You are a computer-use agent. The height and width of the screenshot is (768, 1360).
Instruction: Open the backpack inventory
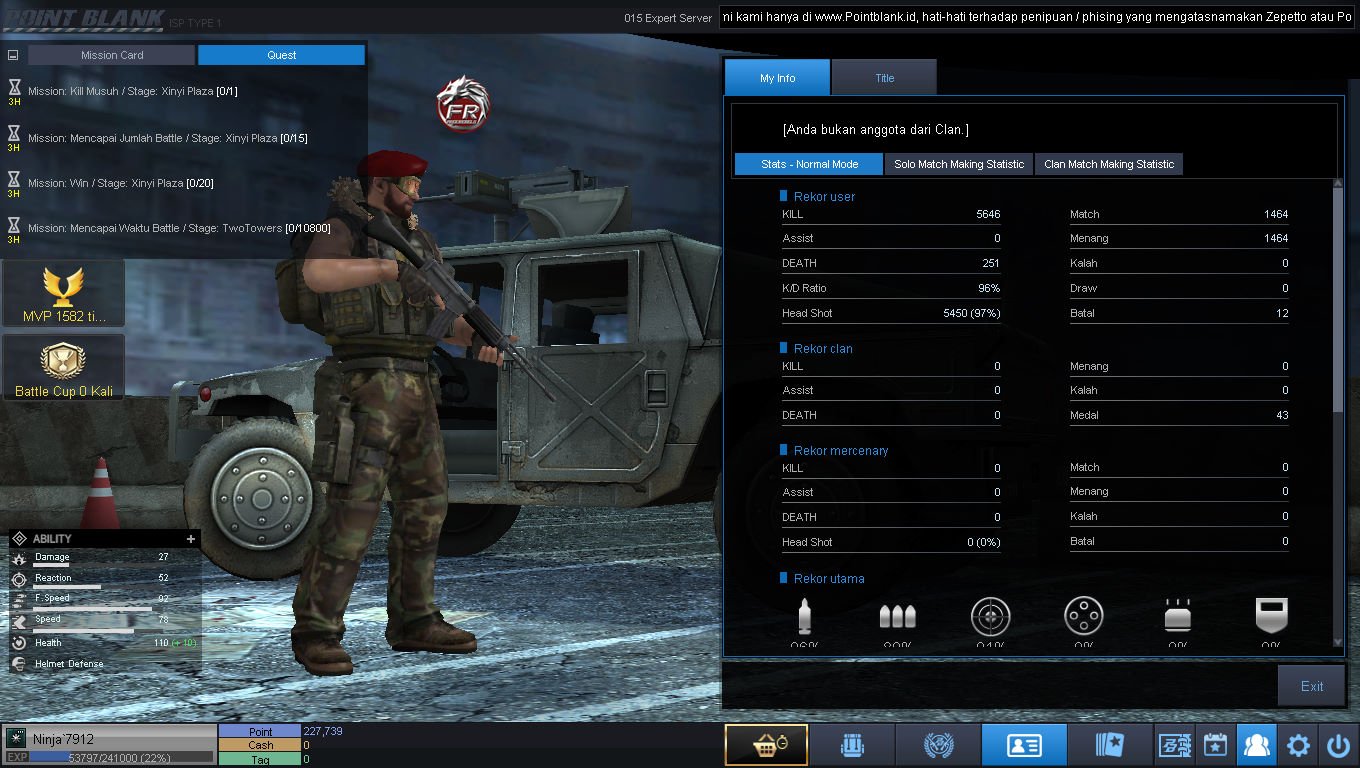coord(852,745)
